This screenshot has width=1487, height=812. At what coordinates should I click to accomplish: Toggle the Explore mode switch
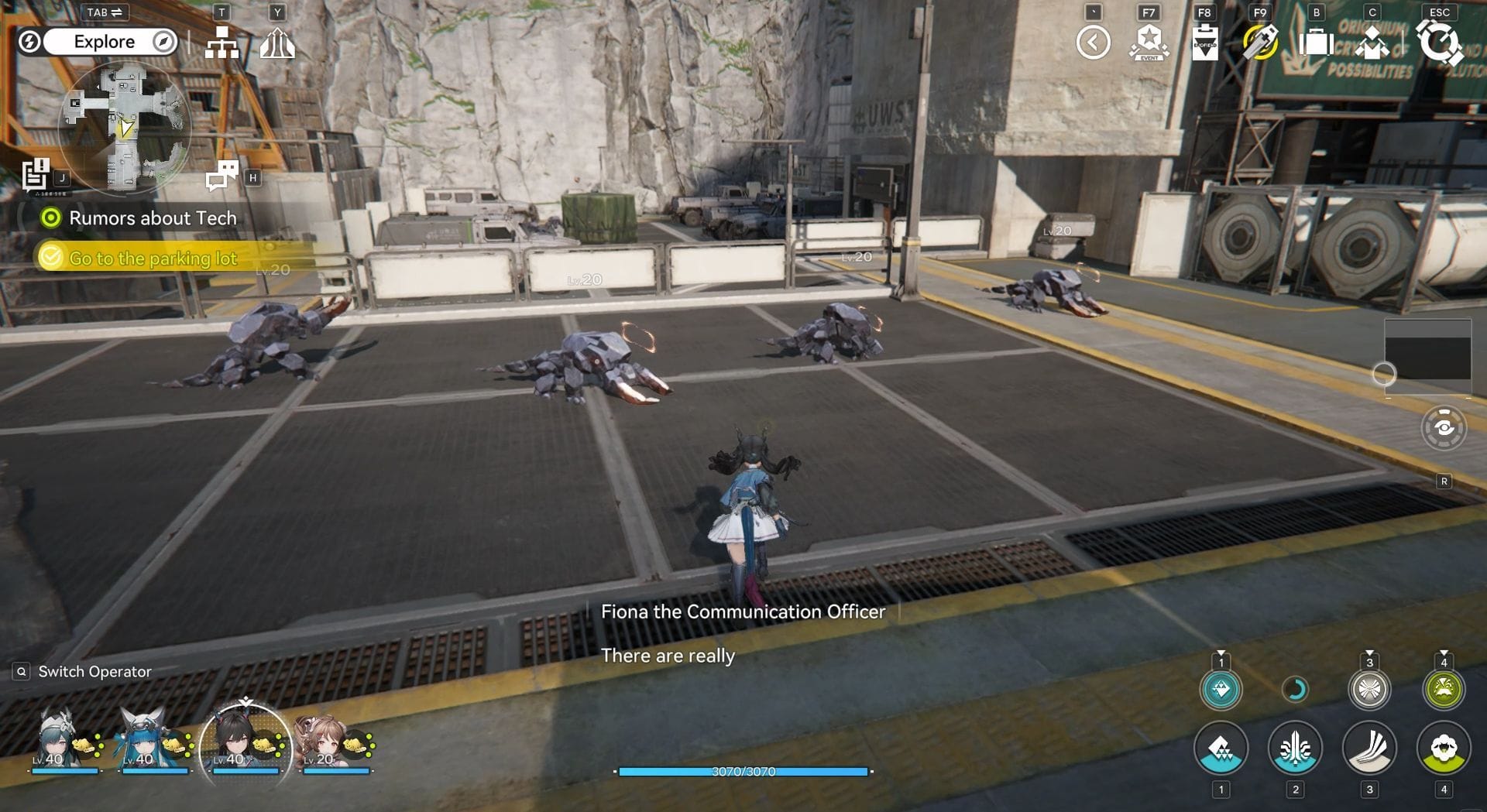click(104, 42)
